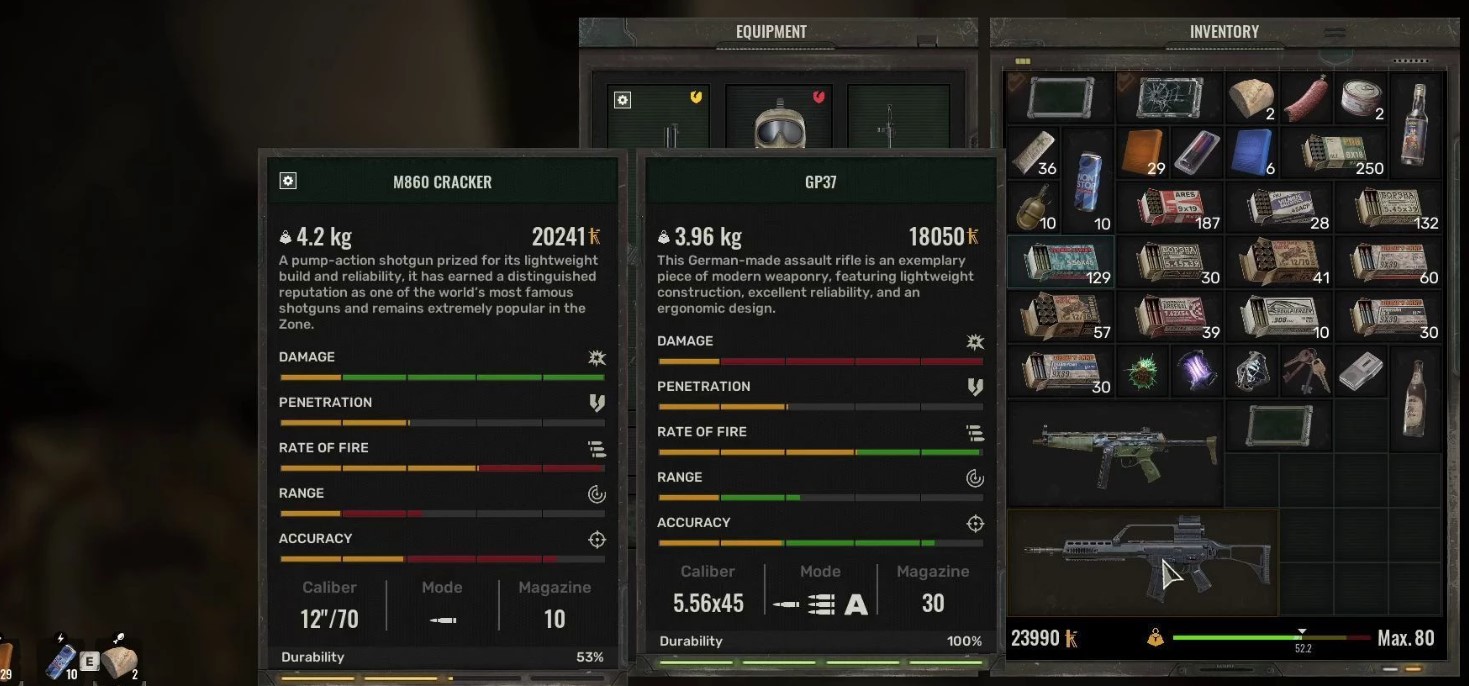The width and height of the screenshot is (1469, 686).
Task: Select the sausage in the inventory
Action: [x=1306, y=98]
